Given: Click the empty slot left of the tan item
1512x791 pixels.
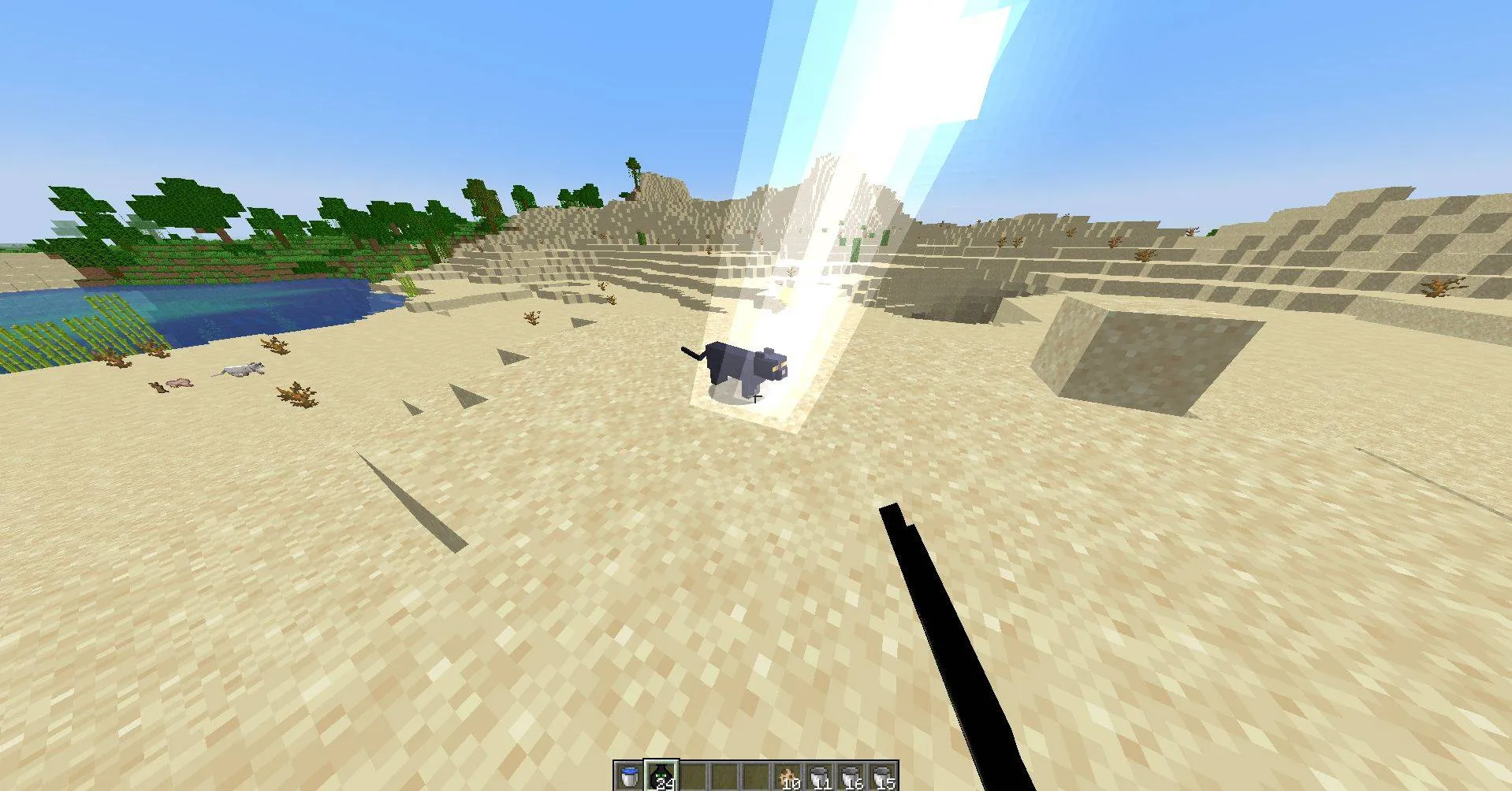Looking at the screenshot, I should tap(757, 776).
